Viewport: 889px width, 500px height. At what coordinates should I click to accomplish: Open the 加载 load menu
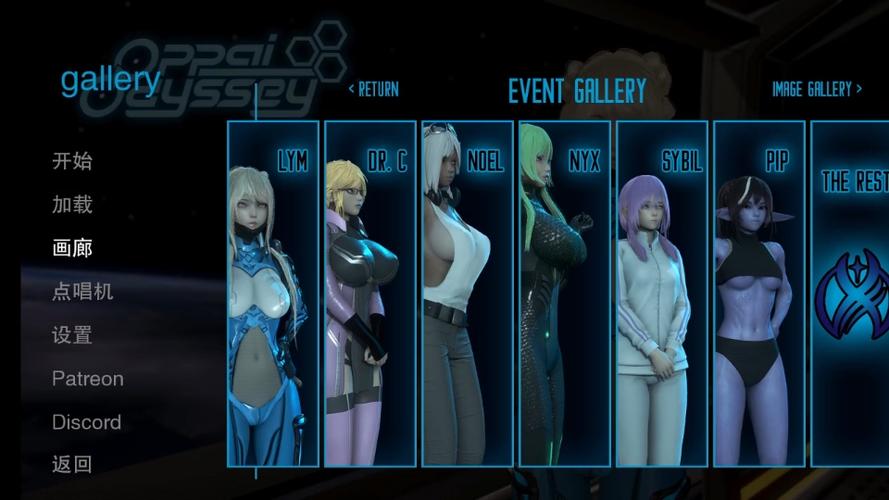(x=72, y=205)
